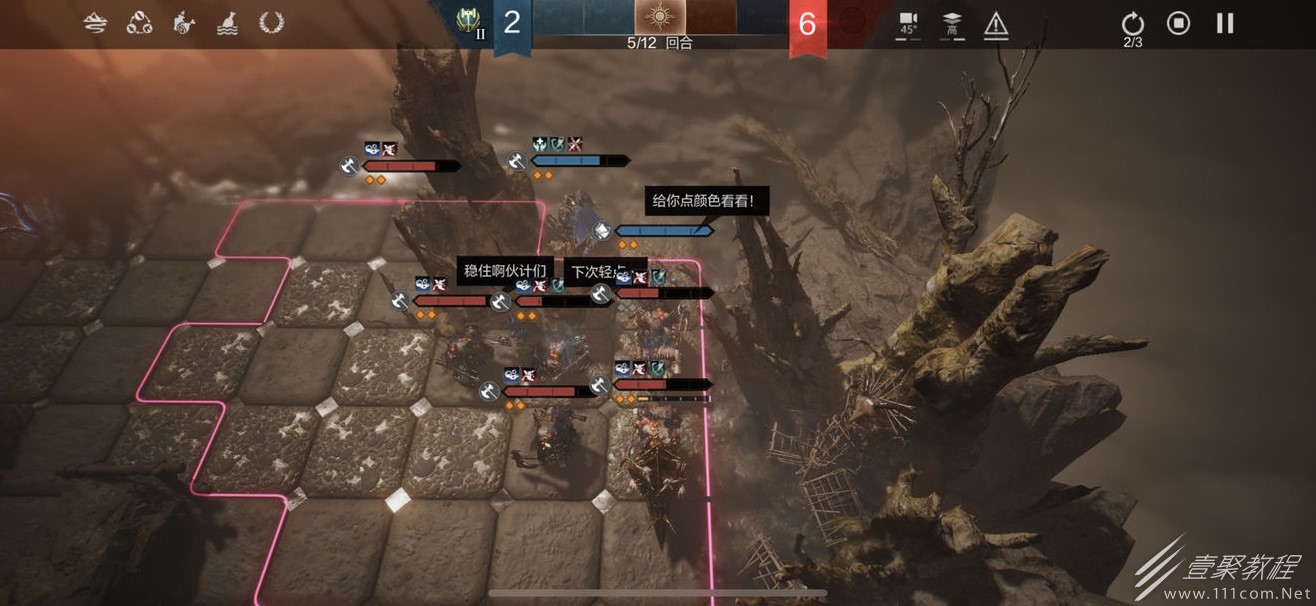1316x606 pixels.
Task: Open the mountain and river terrain info
Action: (95, 23)
